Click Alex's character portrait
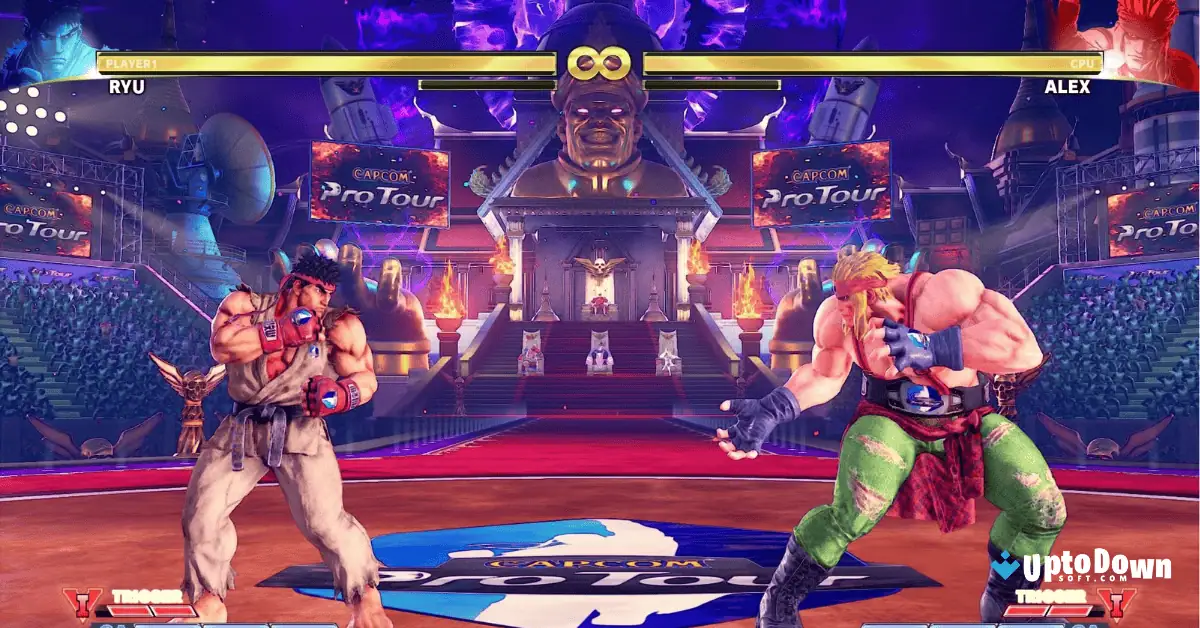The image size is (1200, 628). click(1150, 40)
